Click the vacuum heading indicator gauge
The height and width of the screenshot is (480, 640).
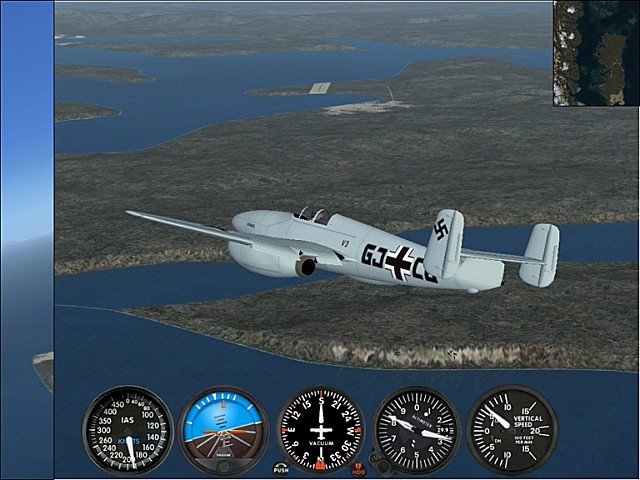320,430
